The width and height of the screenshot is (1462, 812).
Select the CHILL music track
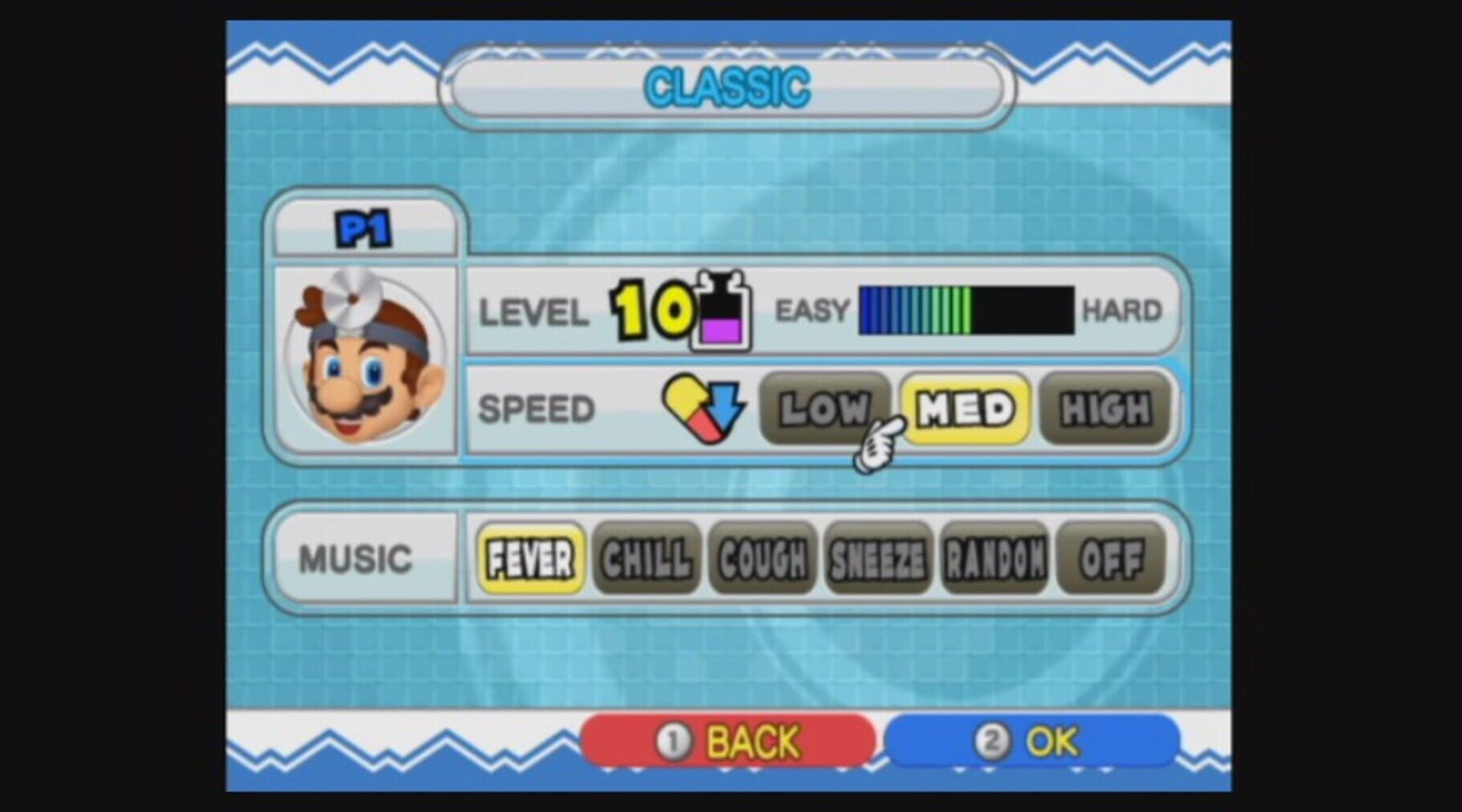[x=645, y=561]
